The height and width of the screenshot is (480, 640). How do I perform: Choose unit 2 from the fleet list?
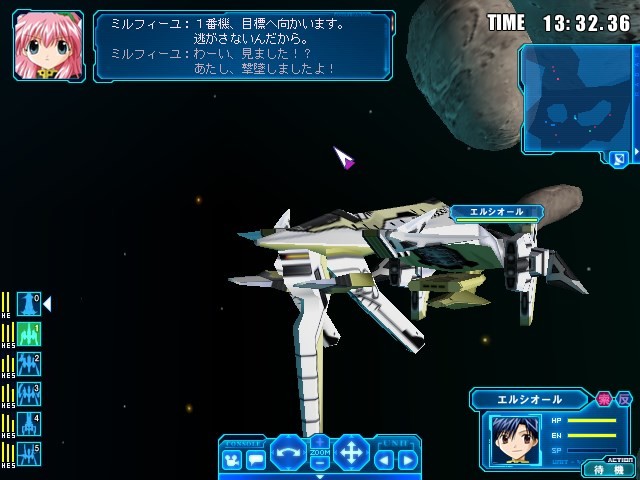[x=29, y=364]
